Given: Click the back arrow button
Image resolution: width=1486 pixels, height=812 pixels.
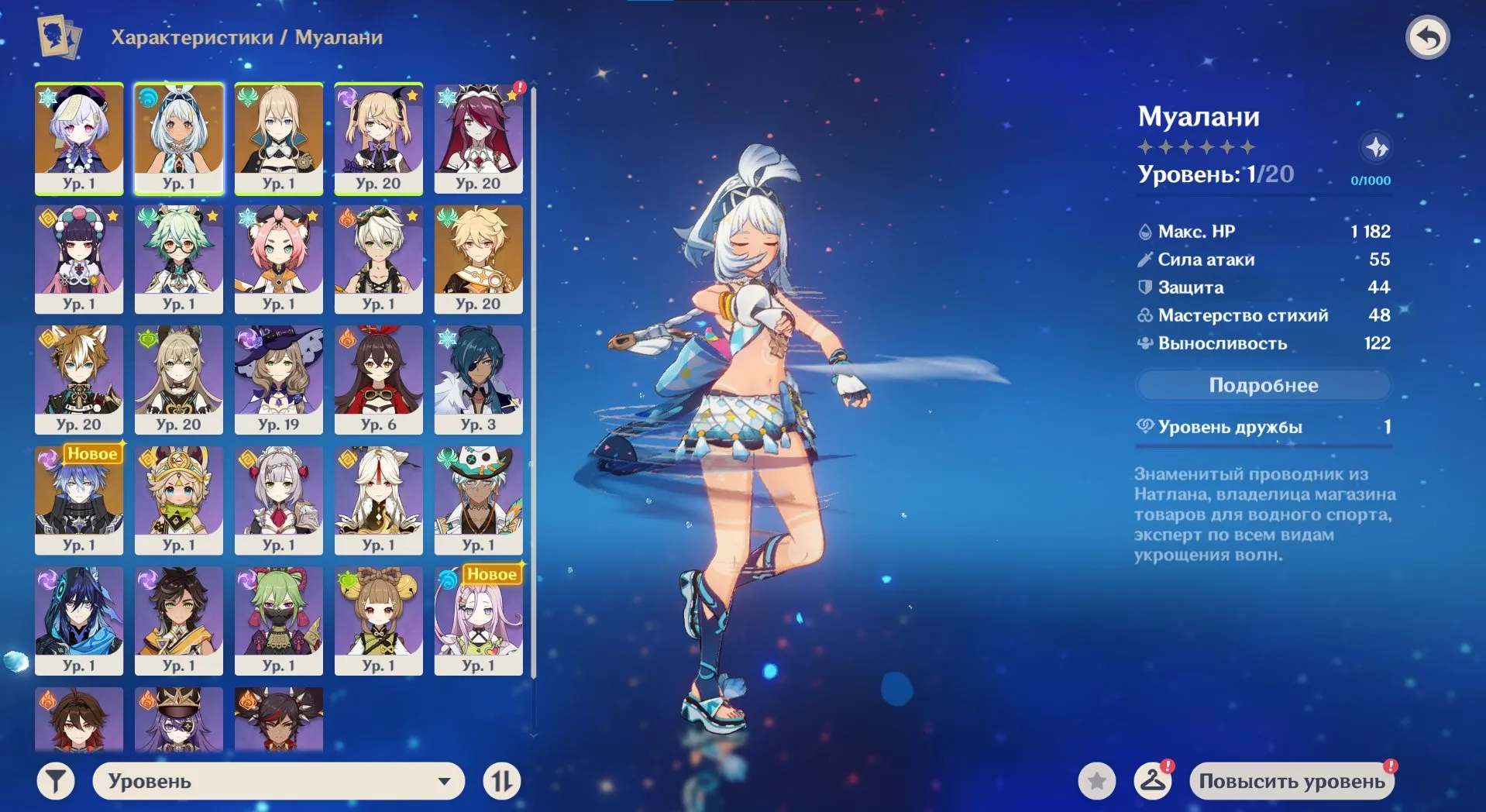Looking at the screenshot, I should pos(1427,37).
